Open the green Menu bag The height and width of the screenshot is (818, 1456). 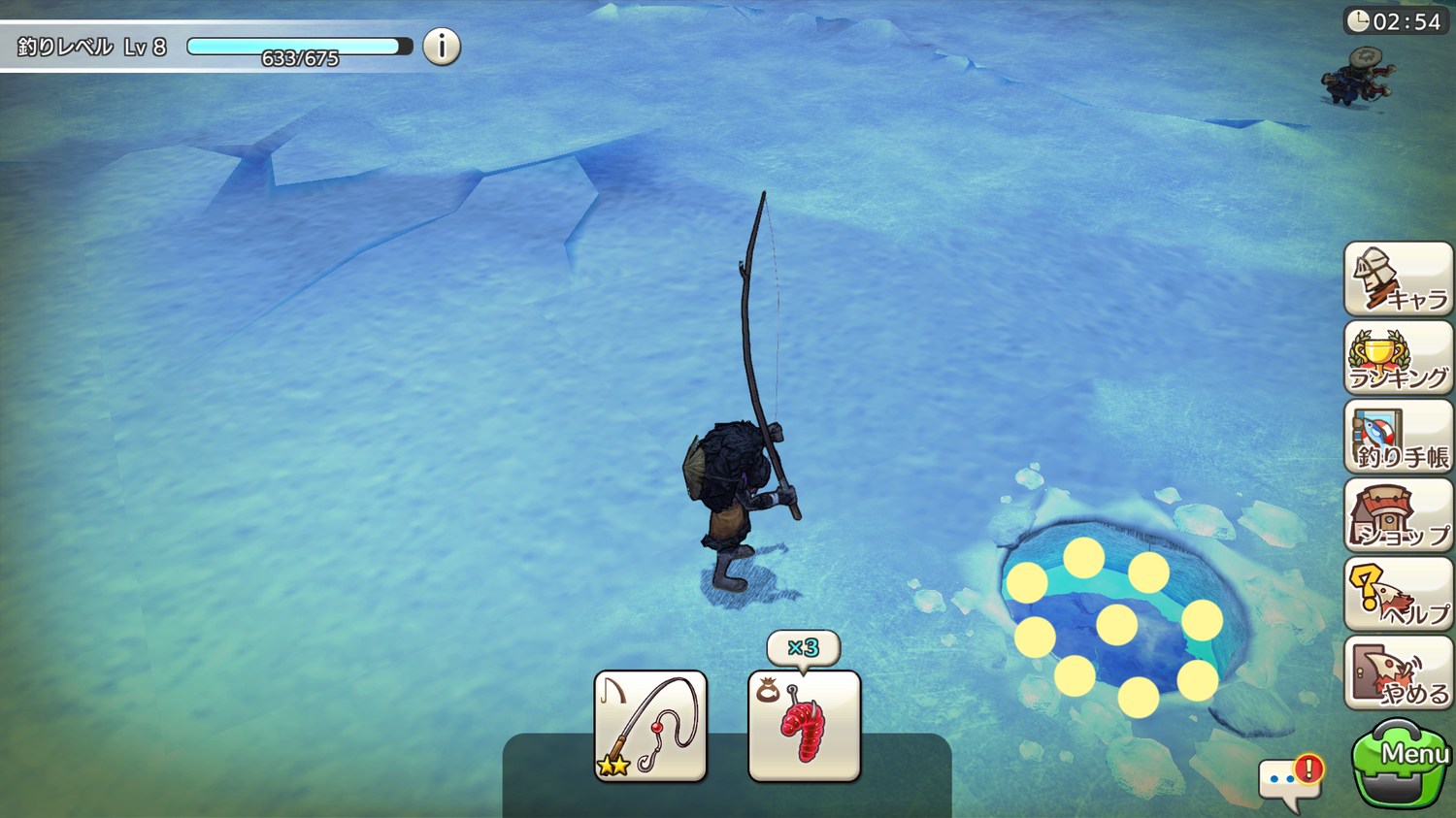click(x=1398, y=765)
